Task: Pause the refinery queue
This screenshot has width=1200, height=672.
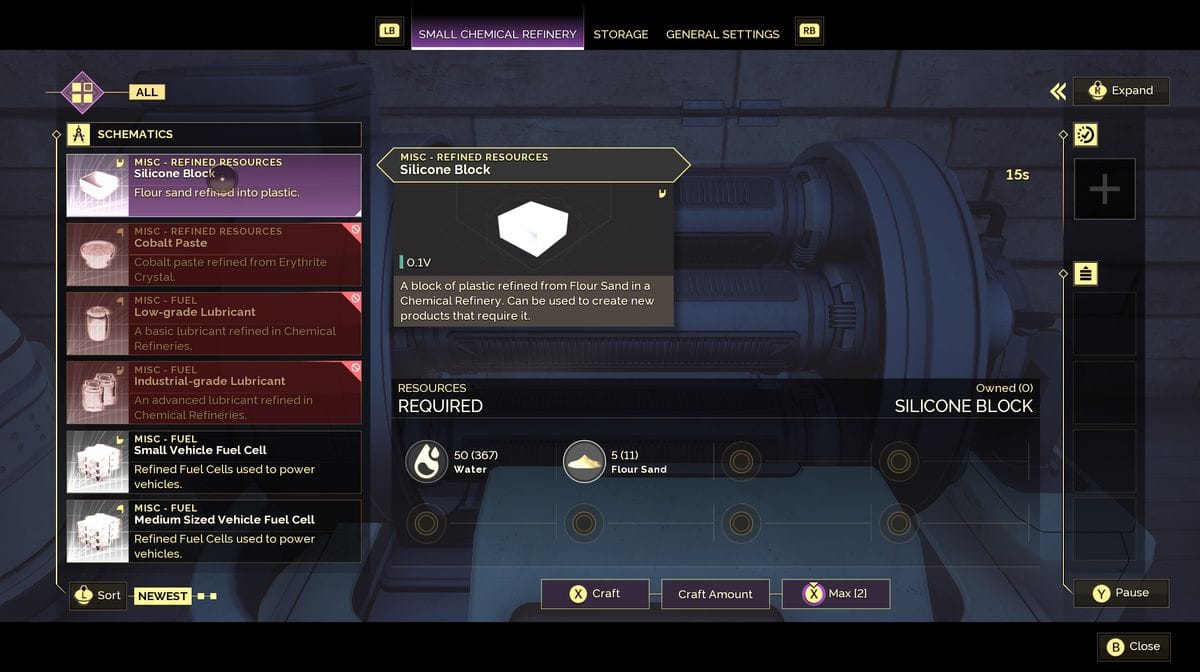Action: (1120, 593)
